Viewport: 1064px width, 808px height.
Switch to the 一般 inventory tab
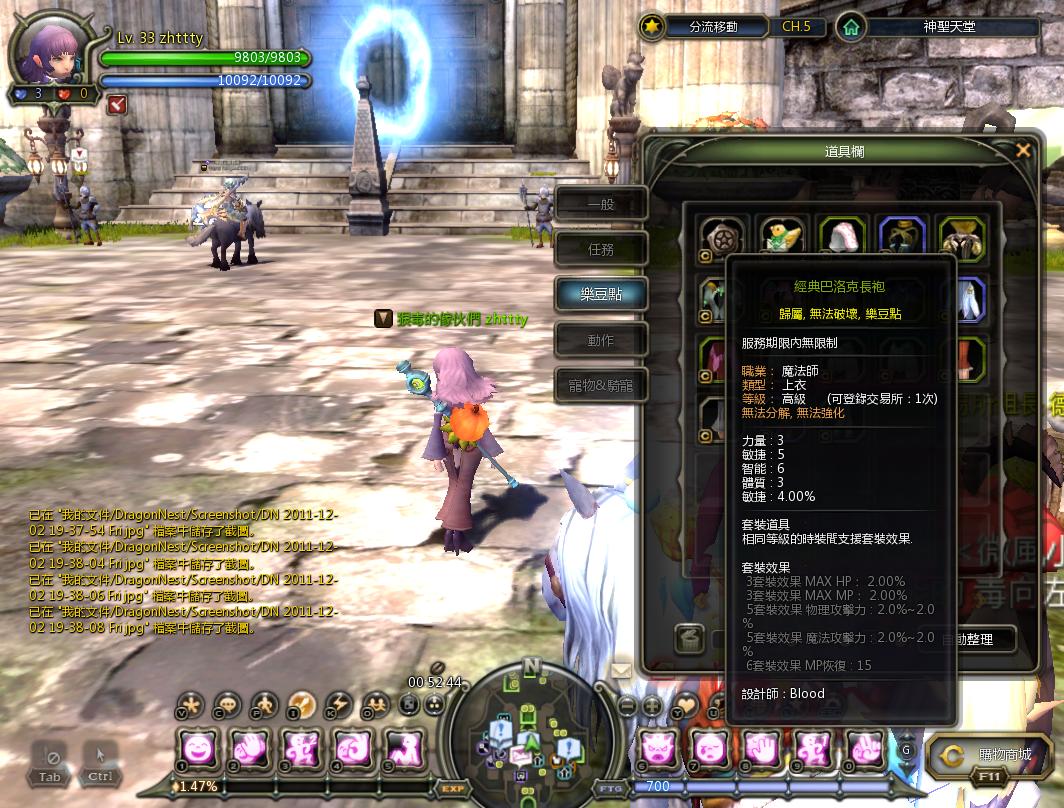[601, 204]
